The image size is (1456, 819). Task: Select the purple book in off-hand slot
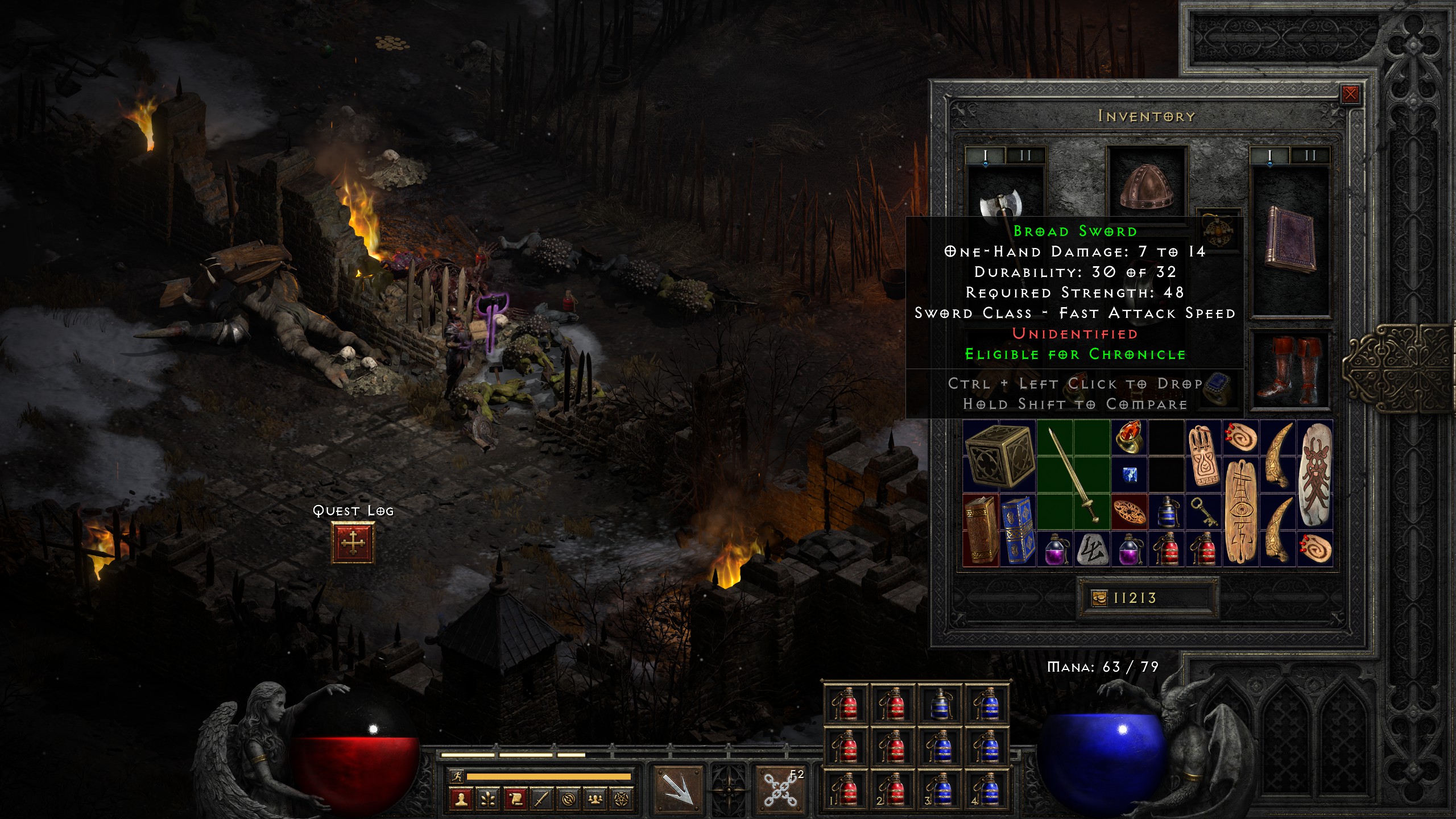pos(1290,238)
